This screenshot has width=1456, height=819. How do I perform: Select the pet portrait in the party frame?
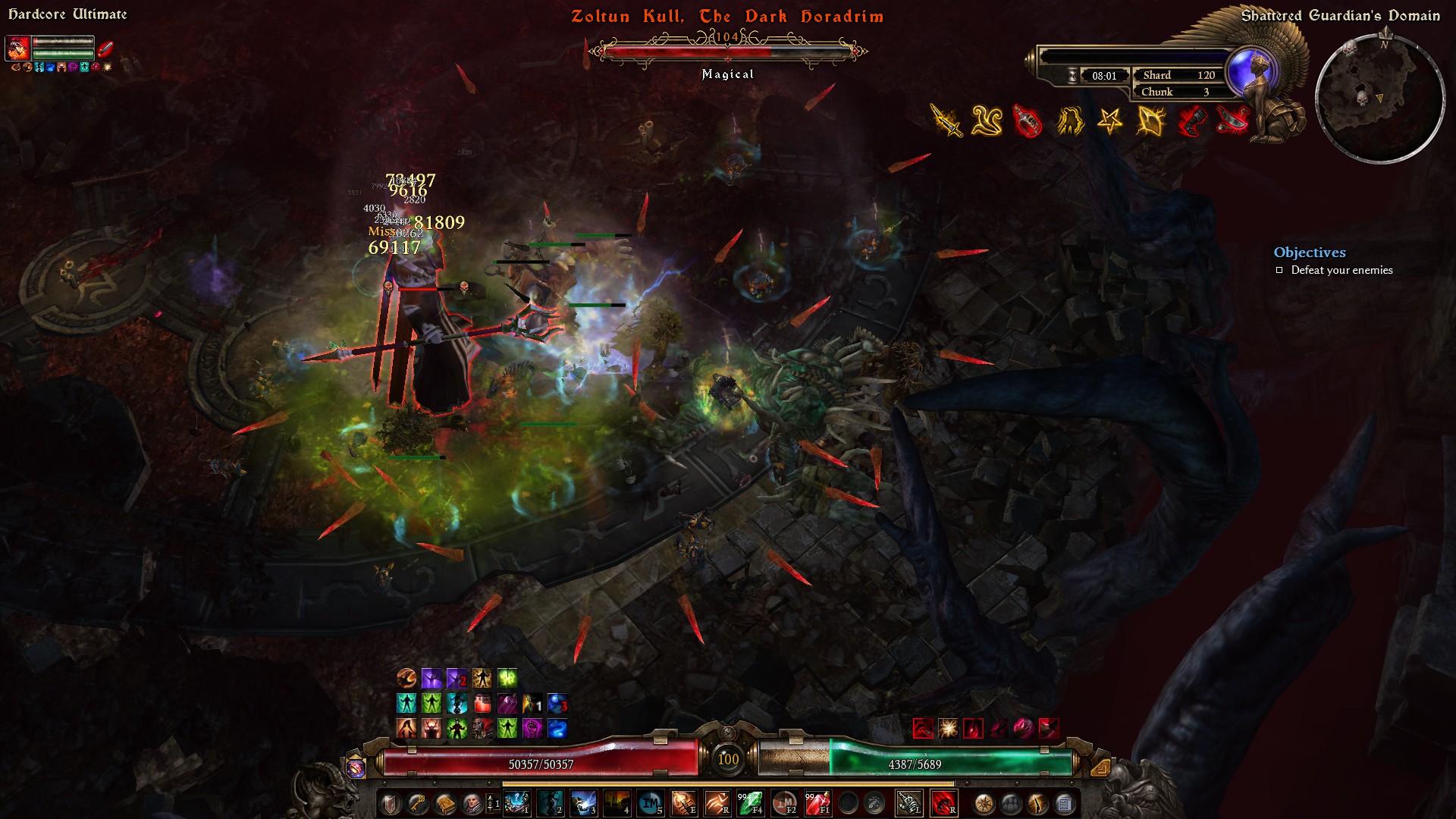(x=17, y=49)
